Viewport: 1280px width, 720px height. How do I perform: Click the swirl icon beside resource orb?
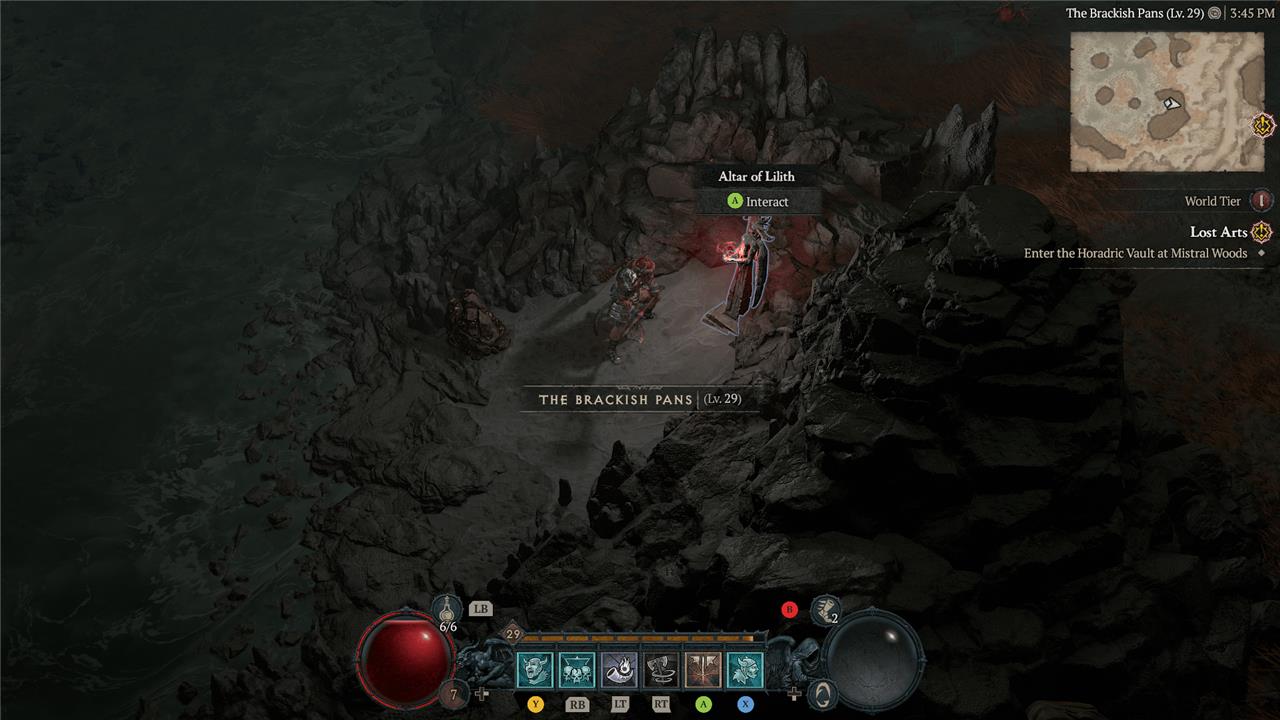[x=821, y=692]
